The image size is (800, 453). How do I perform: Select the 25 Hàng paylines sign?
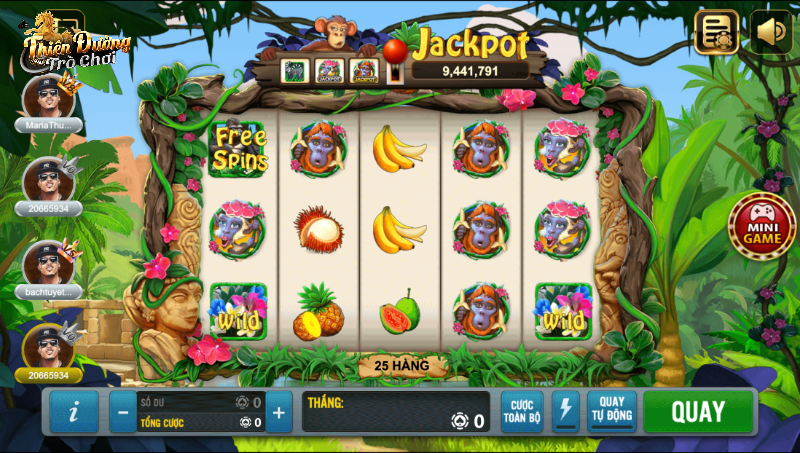(x=401, y=366)
